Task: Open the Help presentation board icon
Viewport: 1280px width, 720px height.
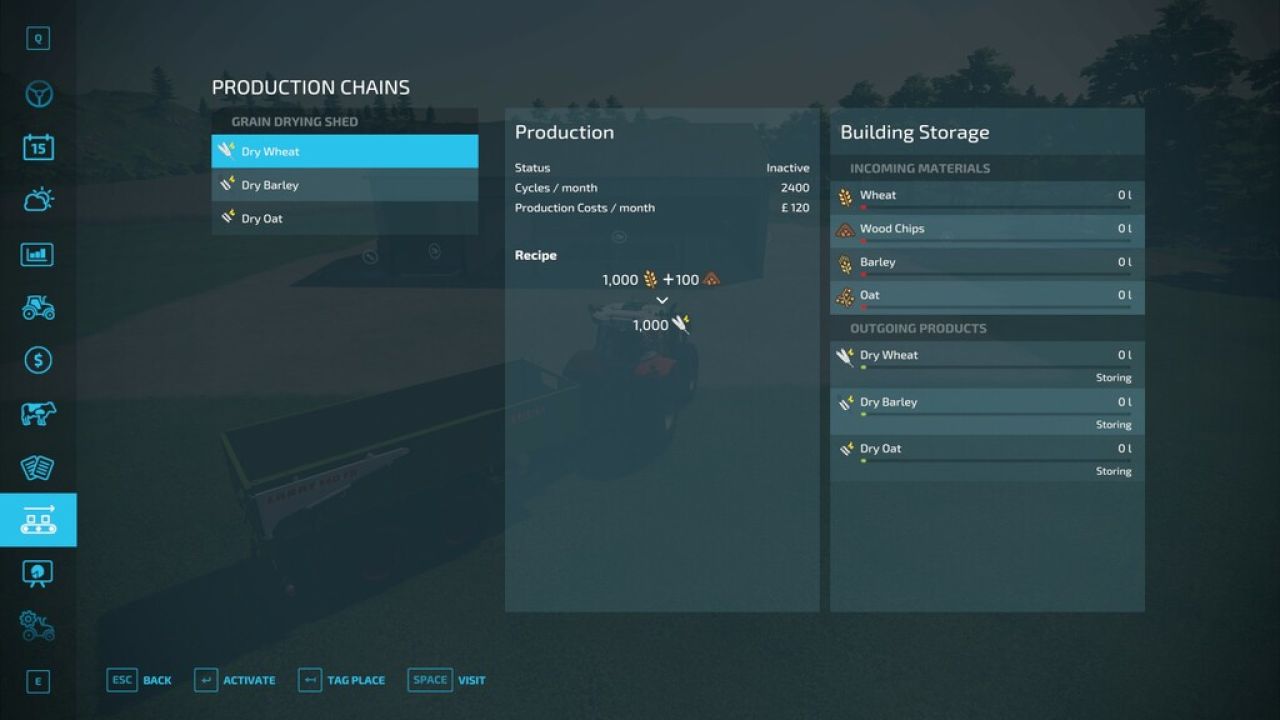Action: 38,573
